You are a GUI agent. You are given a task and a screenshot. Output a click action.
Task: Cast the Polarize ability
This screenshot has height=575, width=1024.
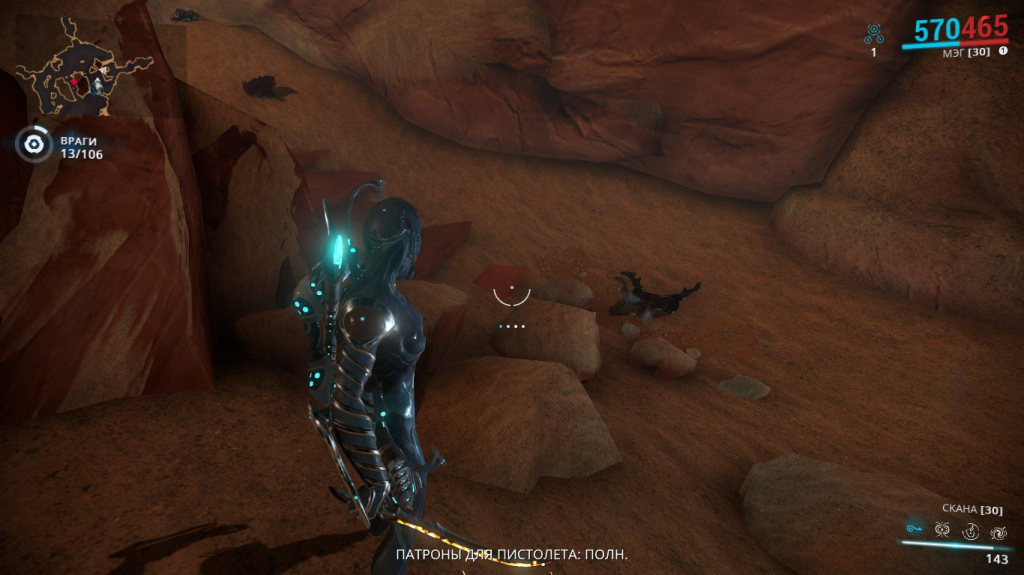969,531
